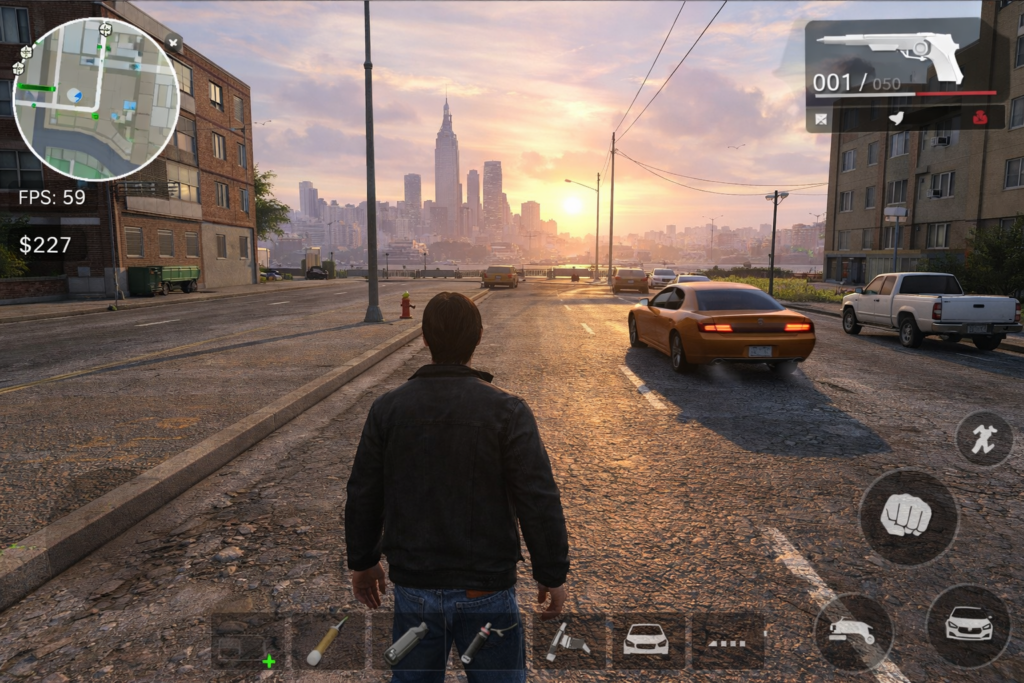Image resolution: width=1024 pixels, height=683 pixels.
Task: Select the hotbar slot left of the car
Action: 568,641
